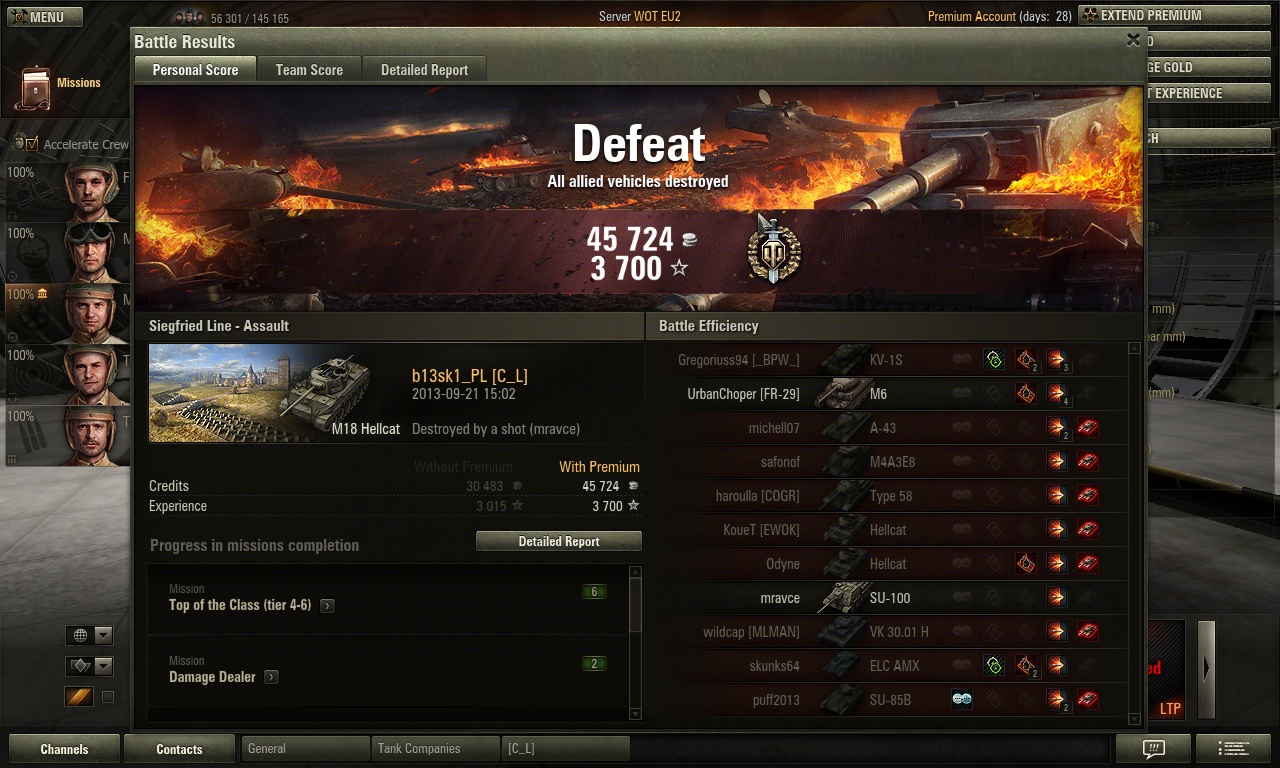Screen dimensions: 1280x768
Task: Select UrbanChoper M6 efficiency row
Action: pos(890,394)
